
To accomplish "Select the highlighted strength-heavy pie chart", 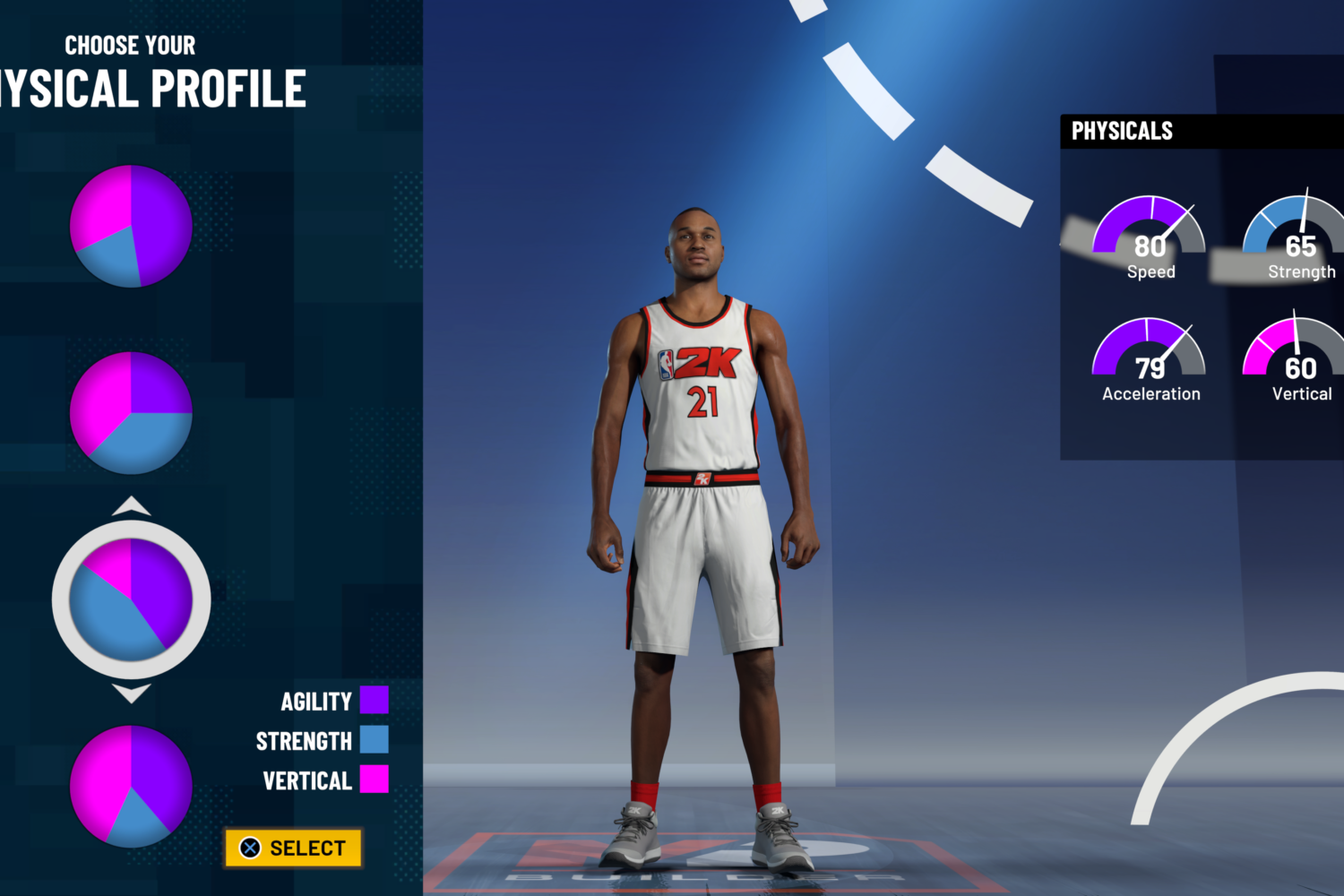I will [132, 599].
